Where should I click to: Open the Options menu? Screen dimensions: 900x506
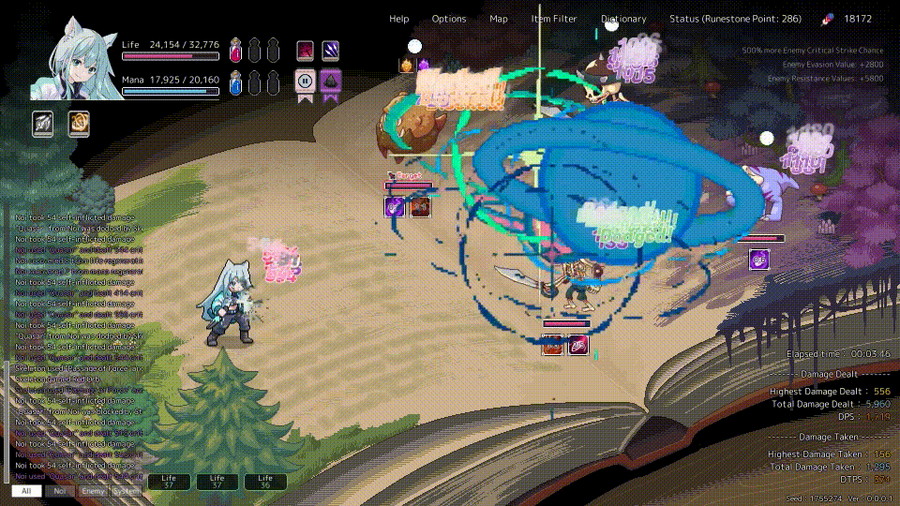449,19
